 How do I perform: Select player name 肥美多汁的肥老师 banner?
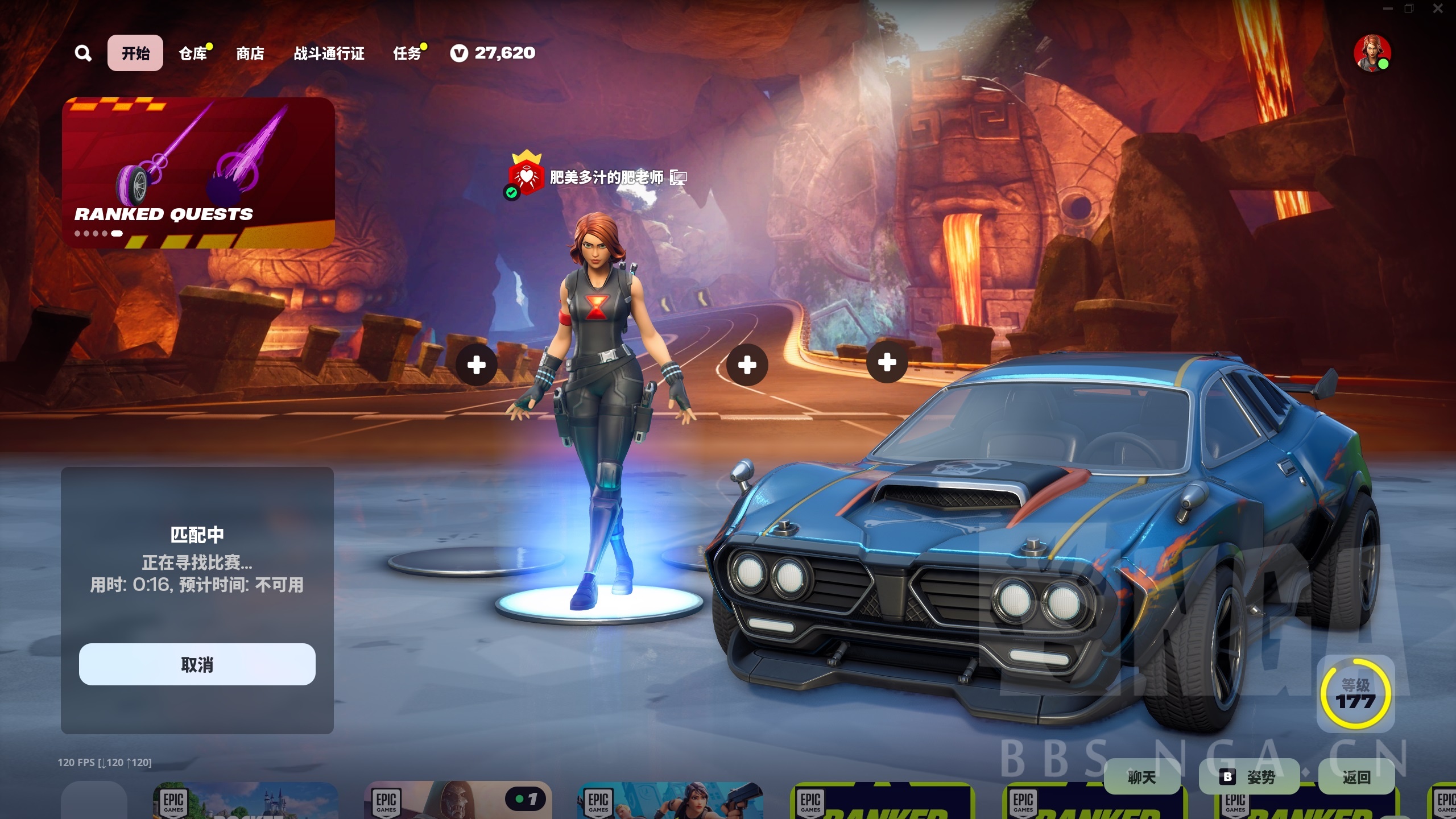(x=606, y=177)
